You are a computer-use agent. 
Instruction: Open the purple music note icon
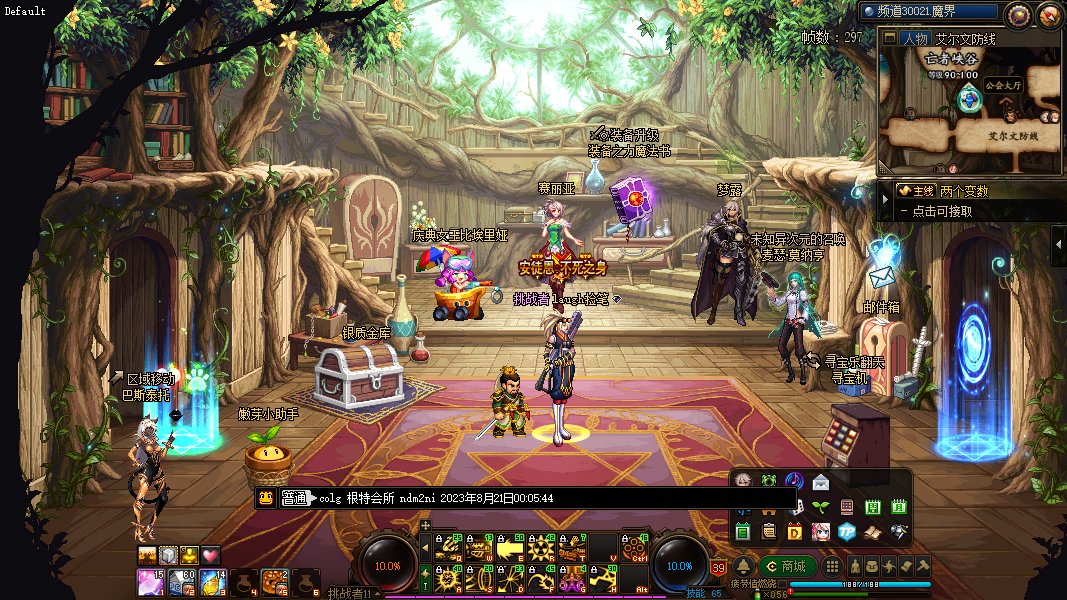tap(795, 481)
